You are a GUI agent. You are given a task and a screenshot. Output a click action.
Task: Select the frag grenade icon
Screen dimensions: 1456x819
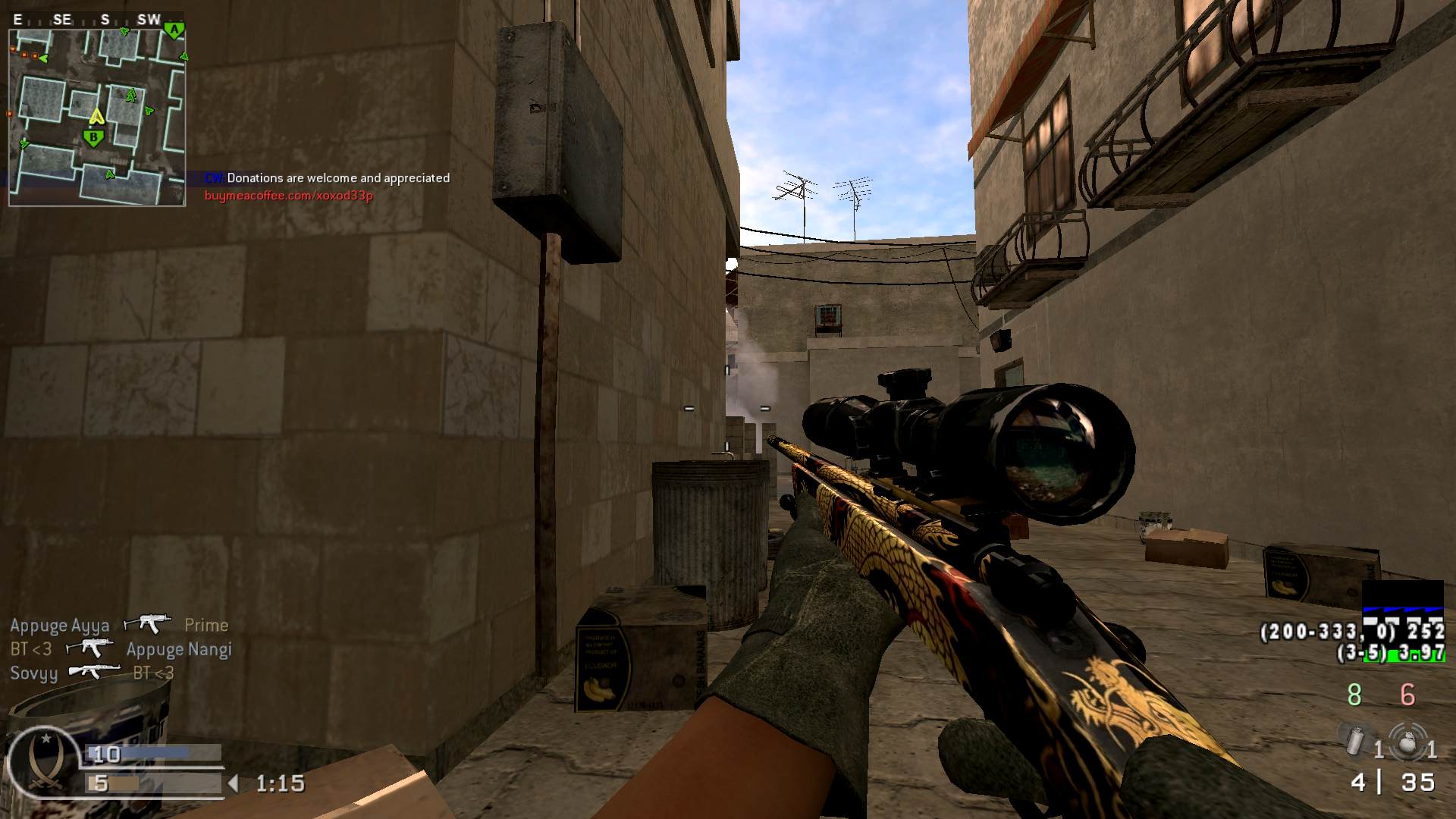(x=1407, y=741)
